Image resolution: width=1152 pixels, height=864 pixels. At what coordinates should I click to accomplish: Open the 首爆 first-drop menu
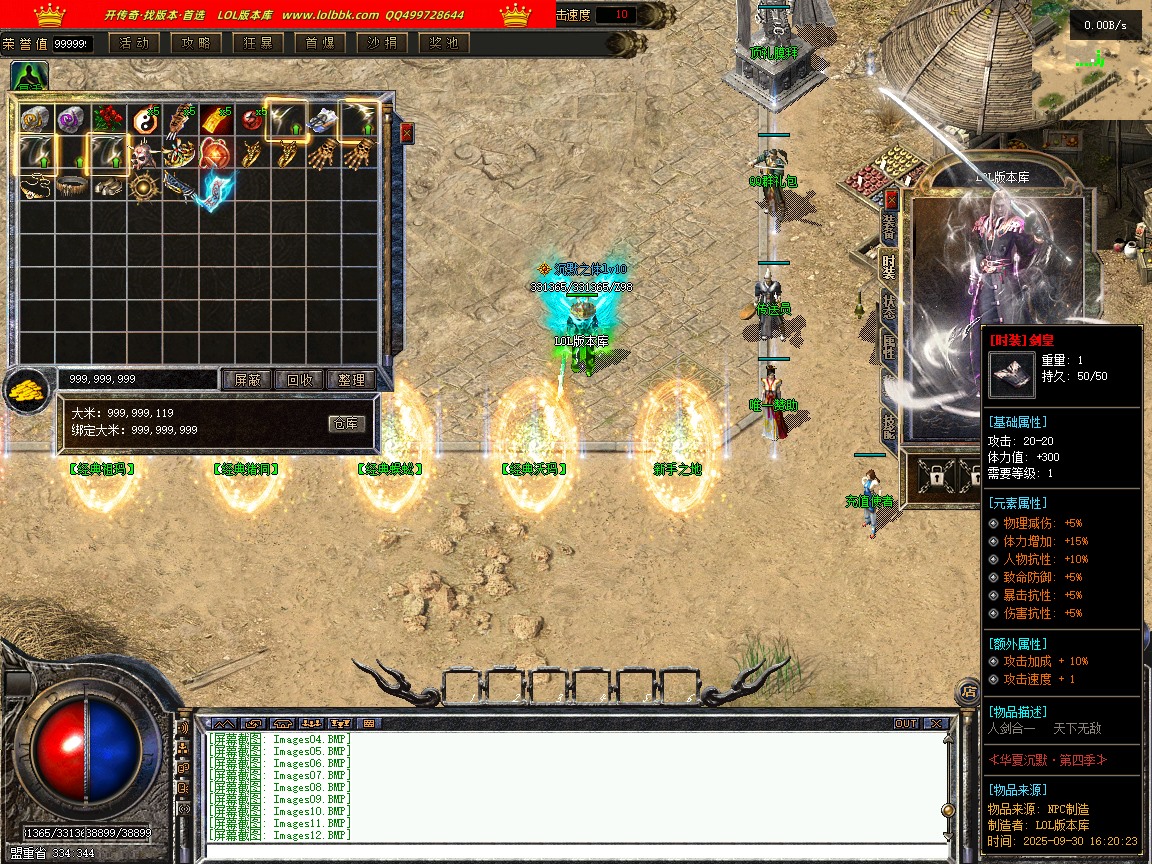pyautogui.click(x=320, y=43)
